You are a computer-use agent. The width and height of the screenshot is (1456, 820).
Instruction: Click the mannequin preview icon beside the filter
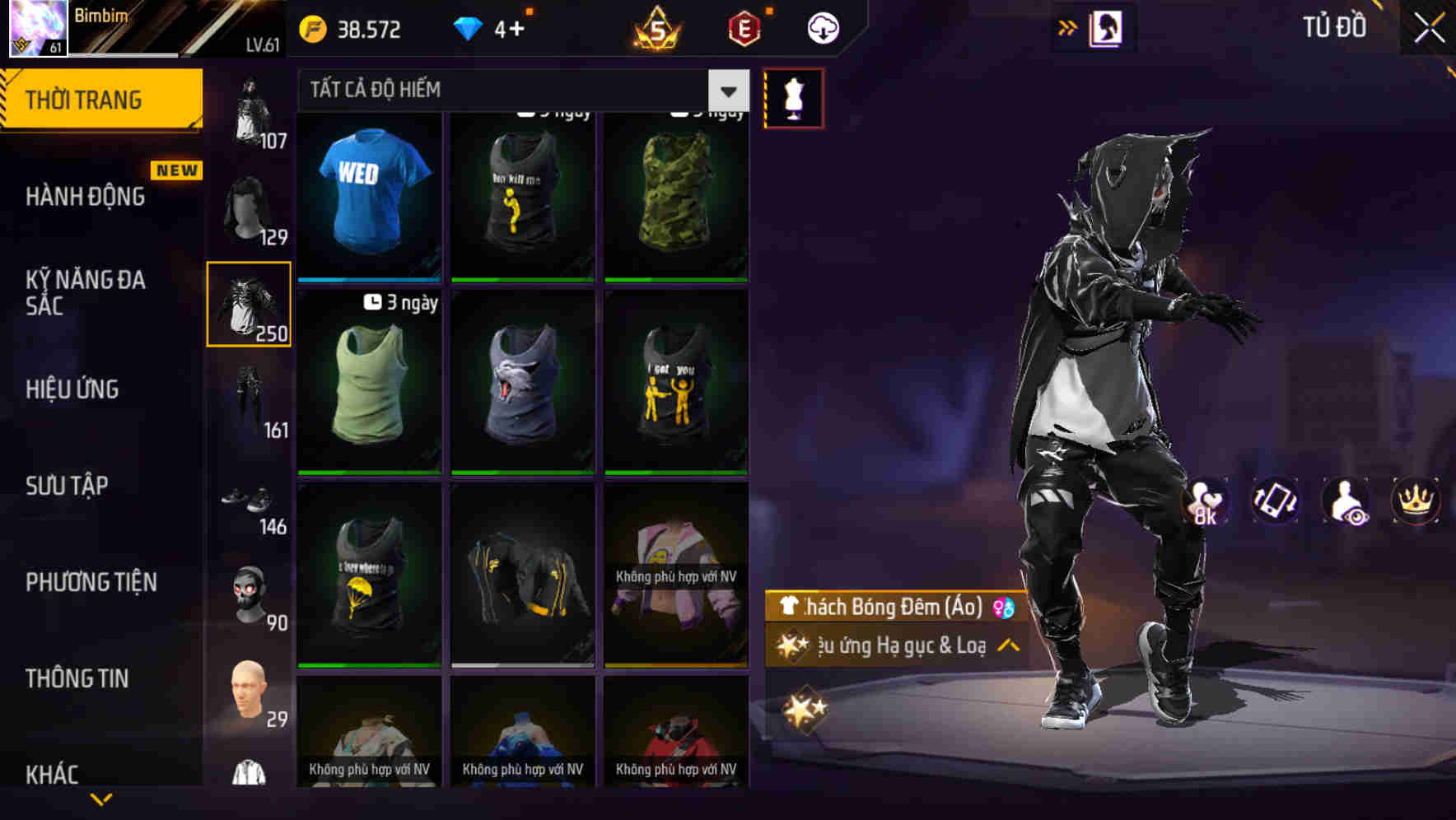coord(793,96)
